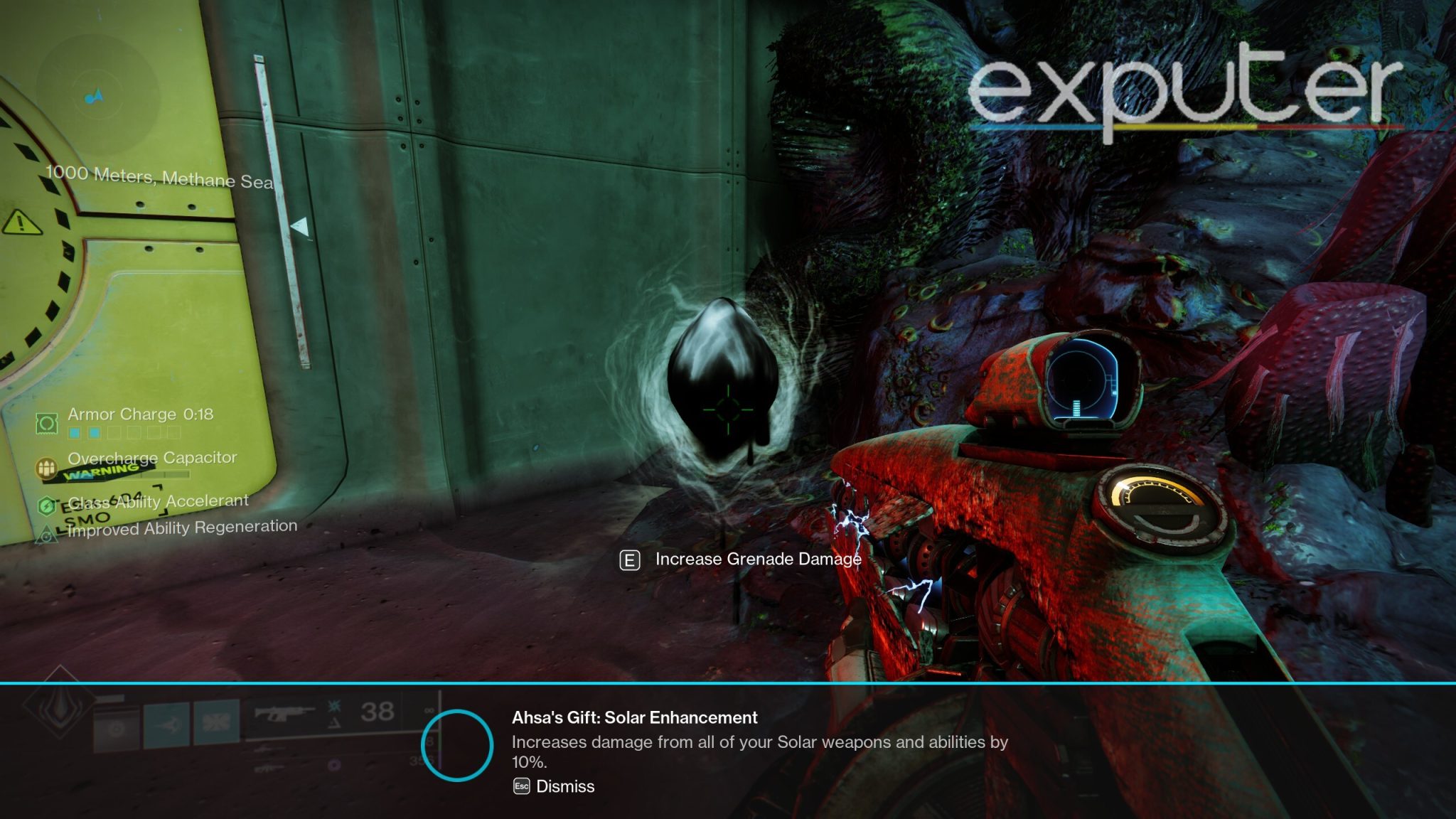The height and width of the screenshot is (819, 1456).
Task: Dismiss the Ahsa's Gift notification
Action: (x=555, y=786)
